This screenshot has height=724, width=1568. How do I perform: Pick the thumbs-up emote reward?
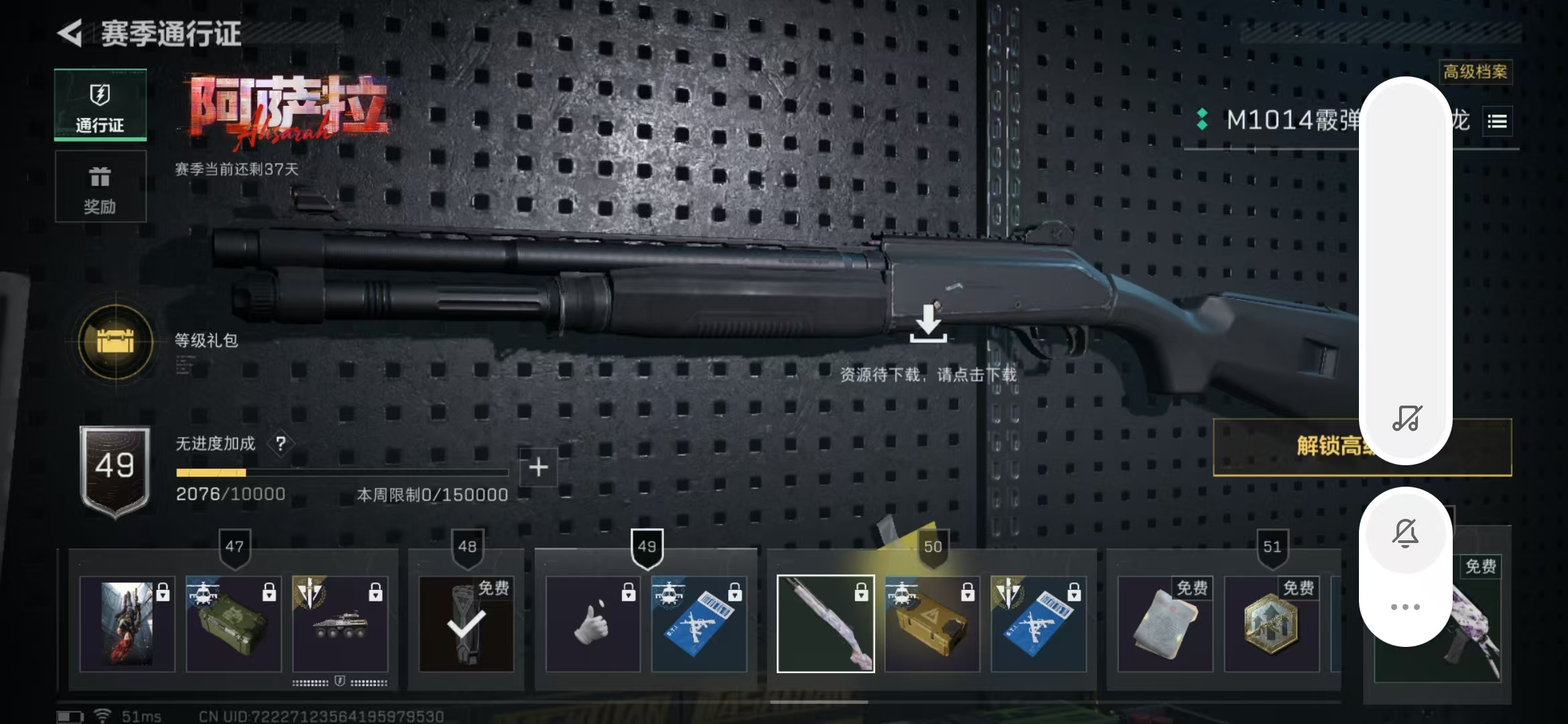pyautogui.click(x=593, y=624)
